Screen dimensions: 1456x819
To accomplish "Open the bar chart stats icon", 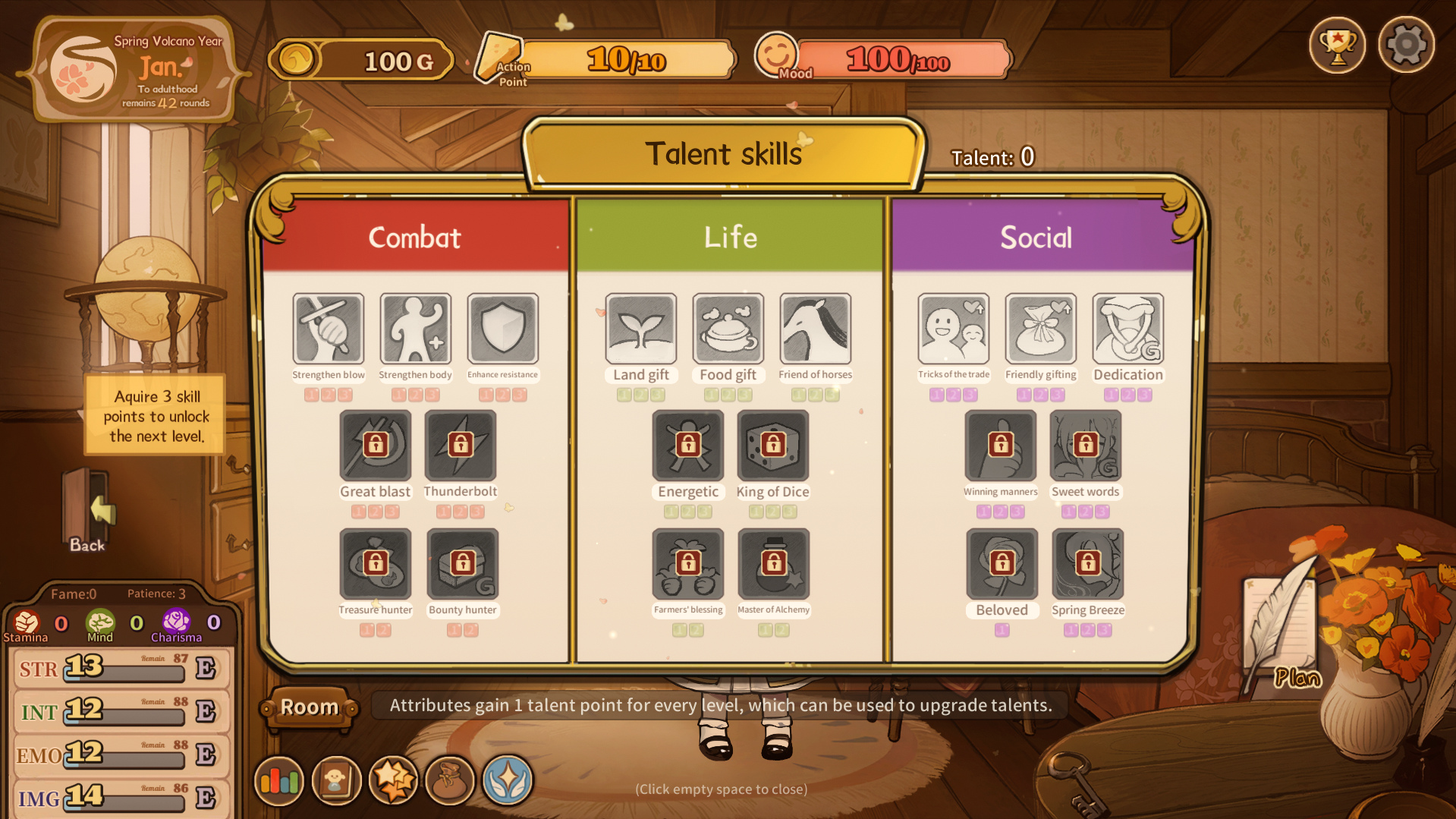I will click(x=279, y=780).
